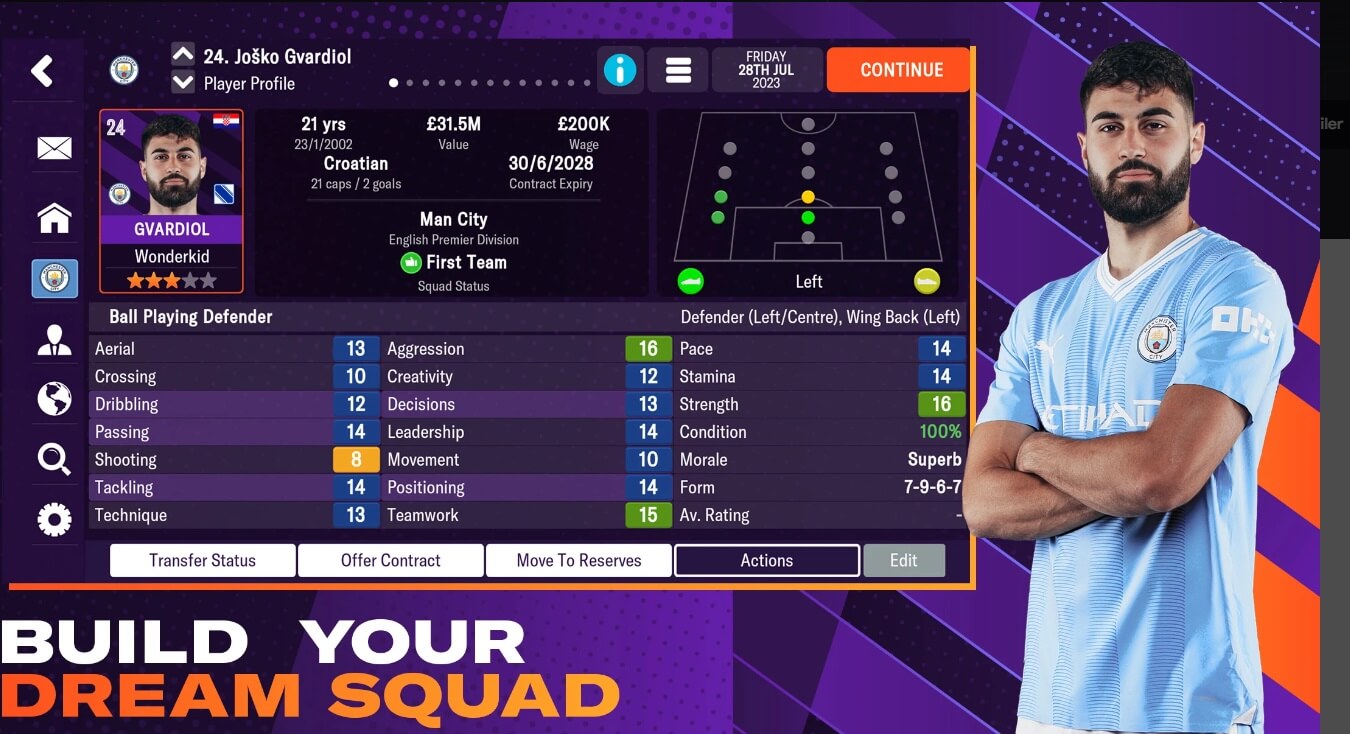Click the Condition 100% indicator
Screen dimensions: 1350x734
pos(942,431)
